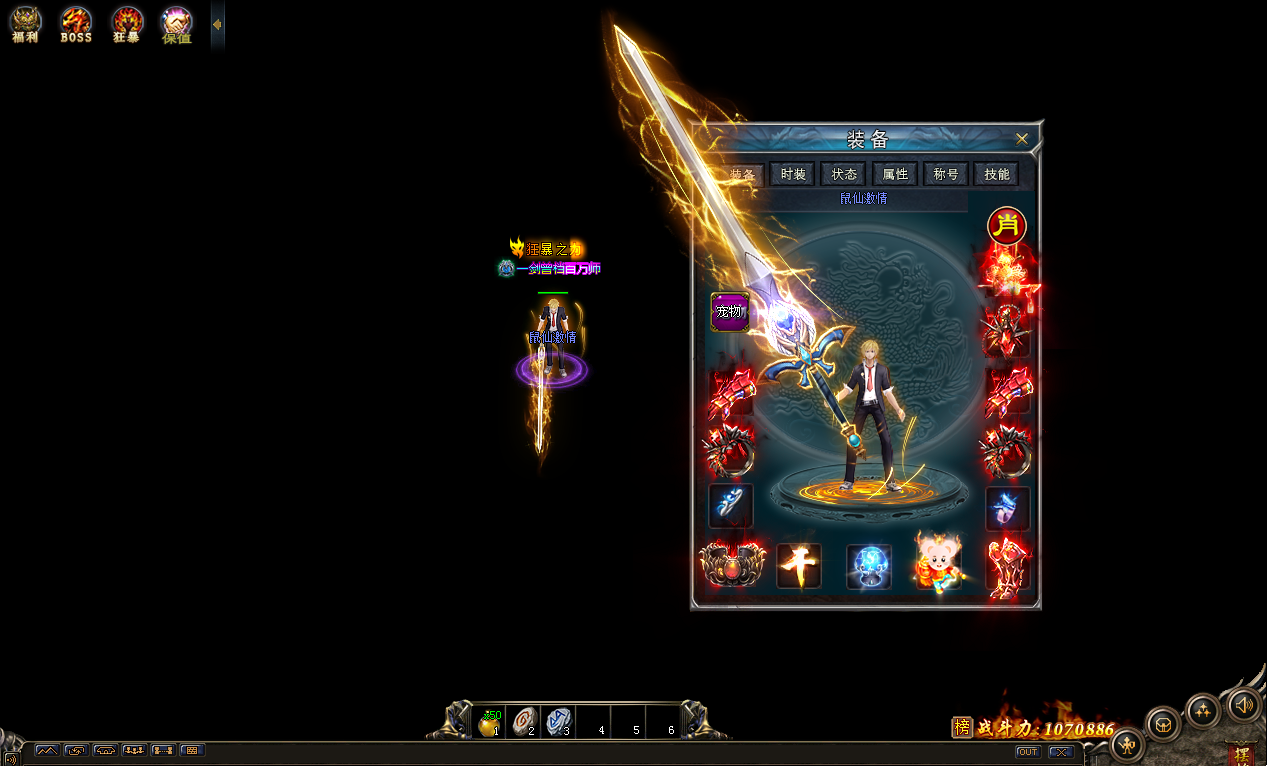
Task: Close the 装备 equipment panel
Action: 1021,139
